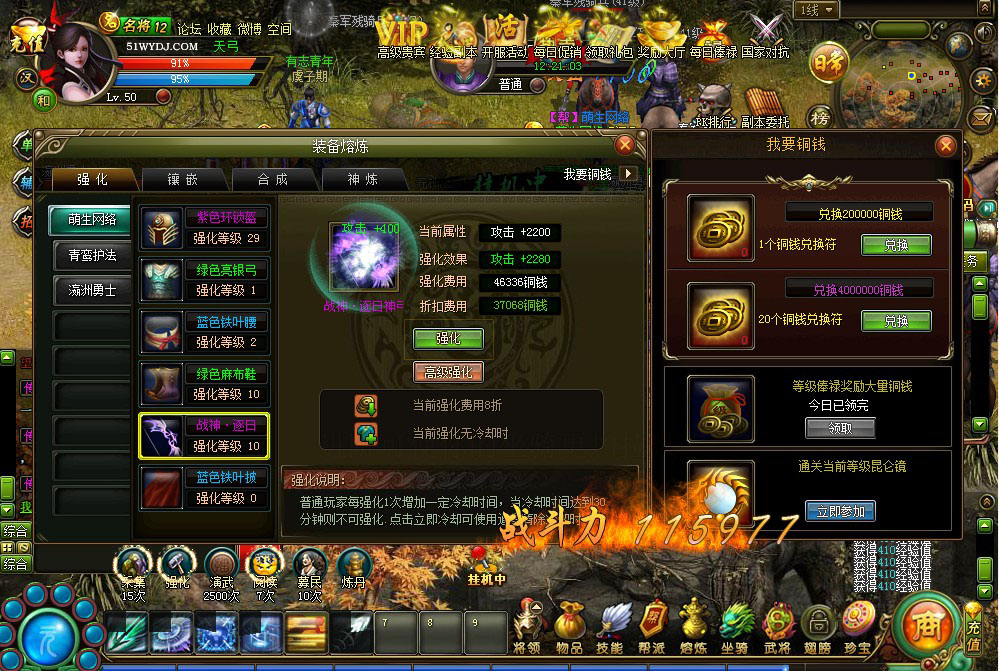Exchange one token for 200000 铜钱

[894, 245]
